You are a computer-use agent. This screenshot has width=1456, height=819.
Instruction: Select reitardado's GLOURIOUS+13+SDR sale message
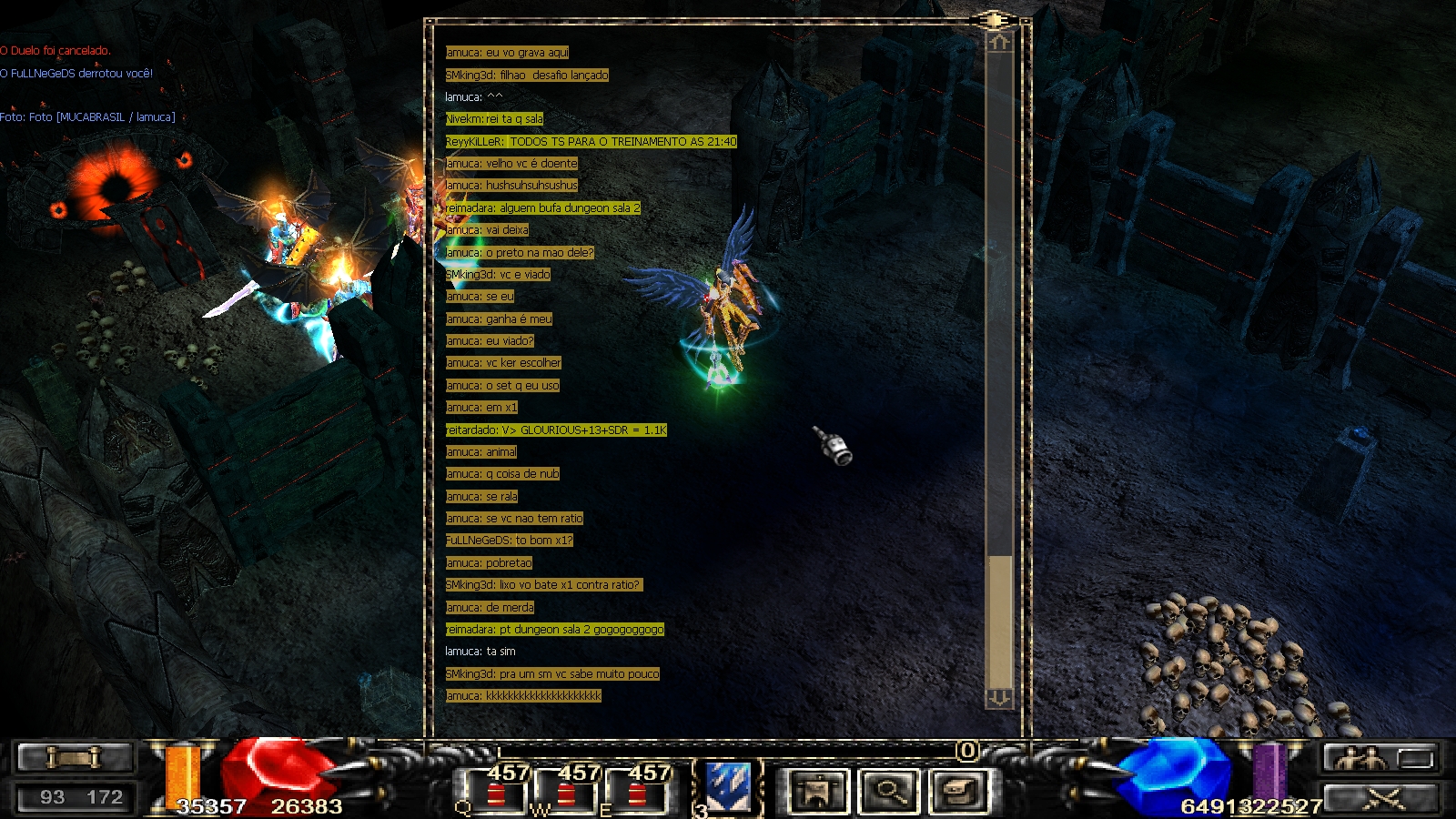coord(556,430)
